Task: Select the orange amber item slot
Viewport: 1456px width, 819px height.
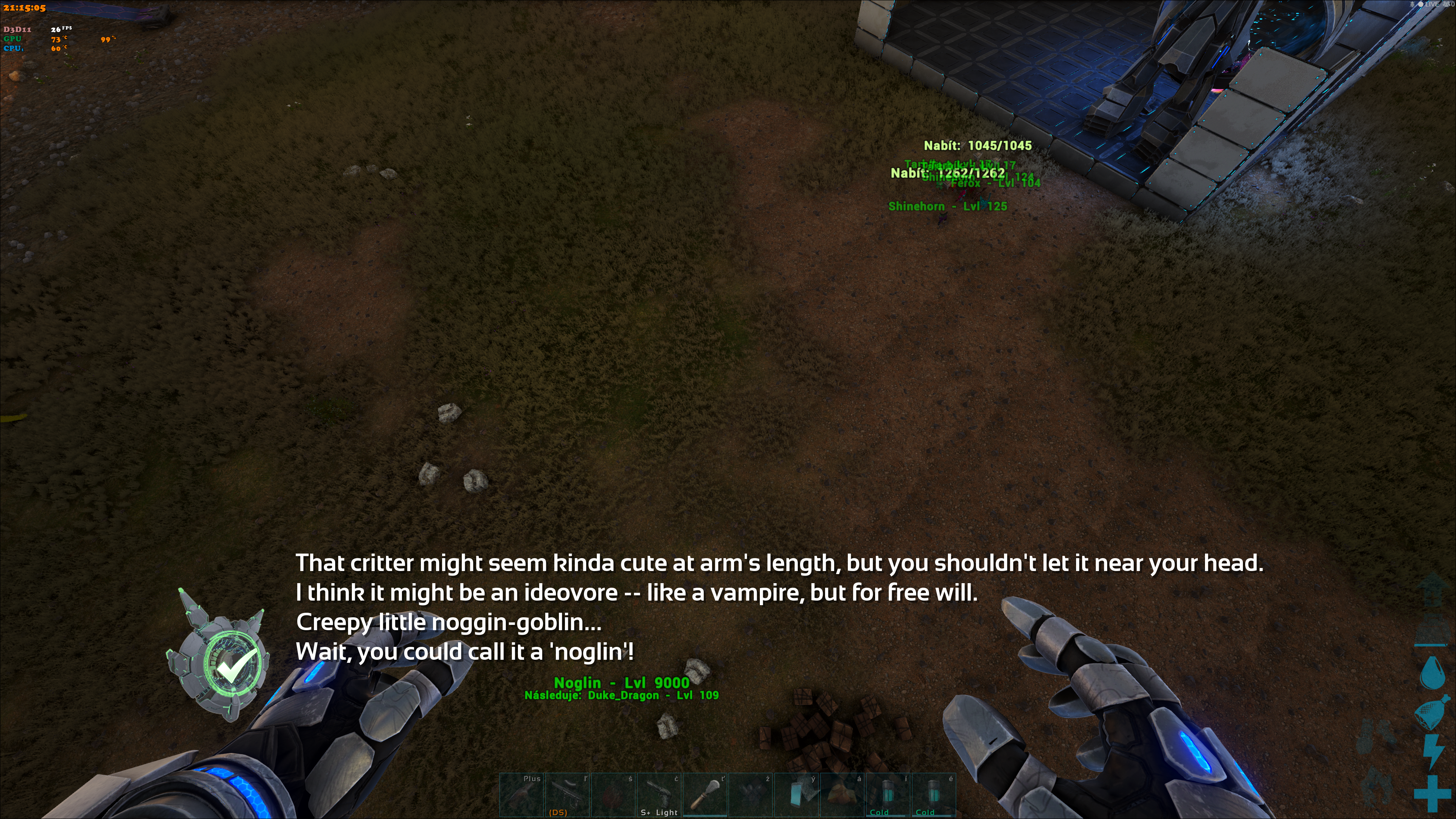Action: (x=842, y=795)
